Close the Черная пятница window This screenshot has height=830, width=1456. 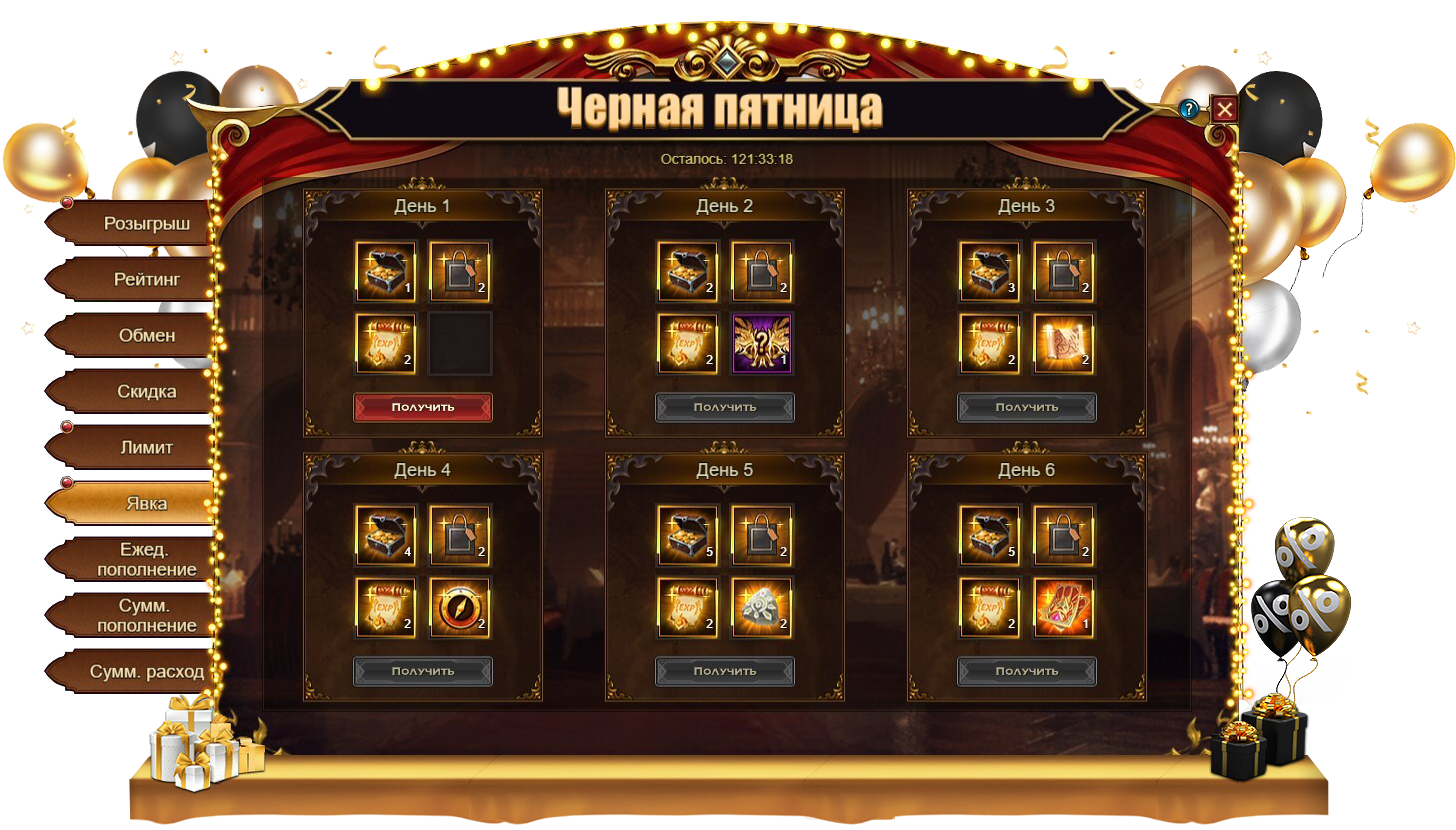pos(1224,109)
